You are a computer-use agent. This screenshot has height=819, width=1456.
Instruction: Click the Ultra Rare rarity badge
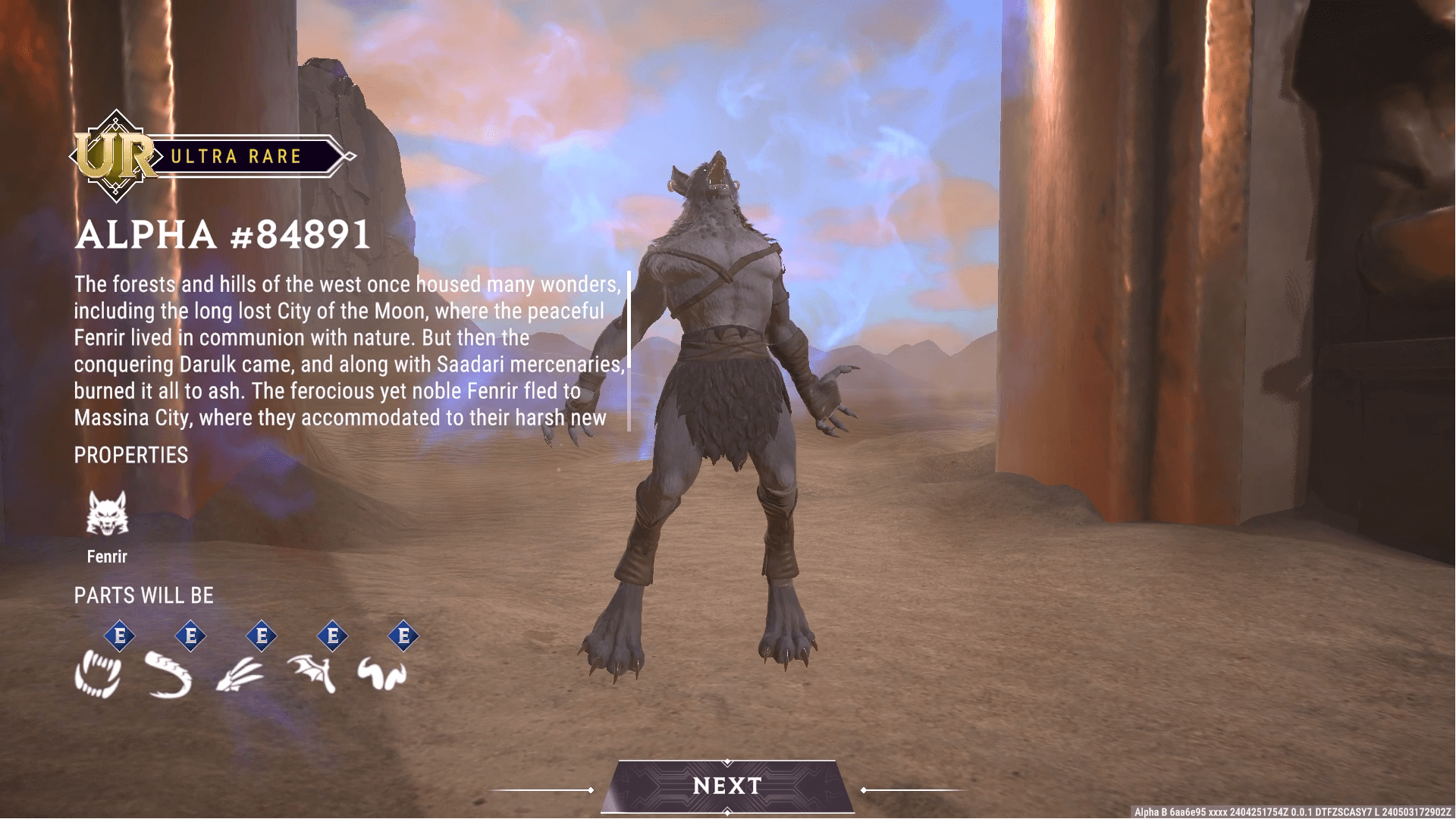(x=212, y=156)
